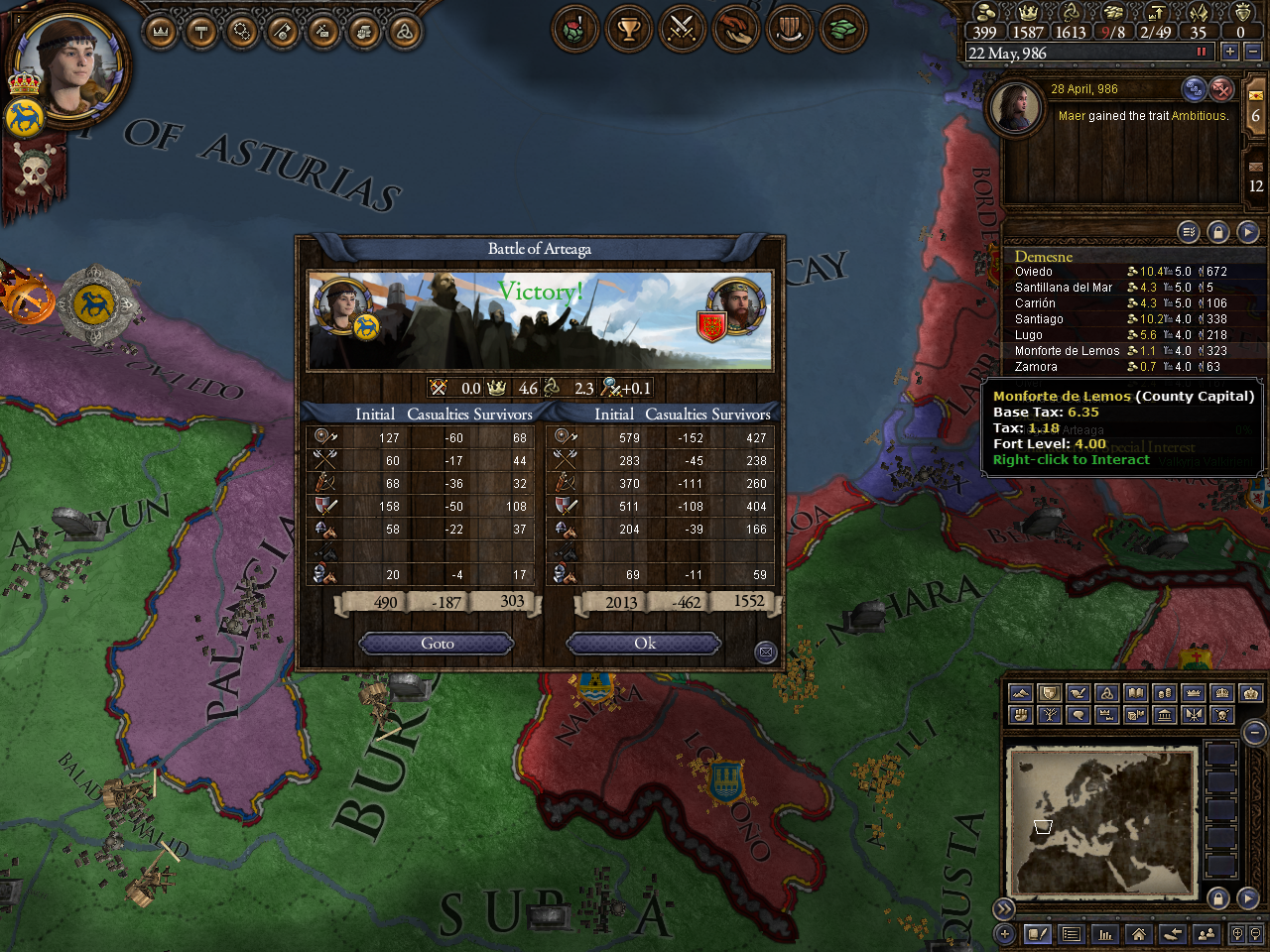View current wars with crossed swords icon

[x=683, y=29]
